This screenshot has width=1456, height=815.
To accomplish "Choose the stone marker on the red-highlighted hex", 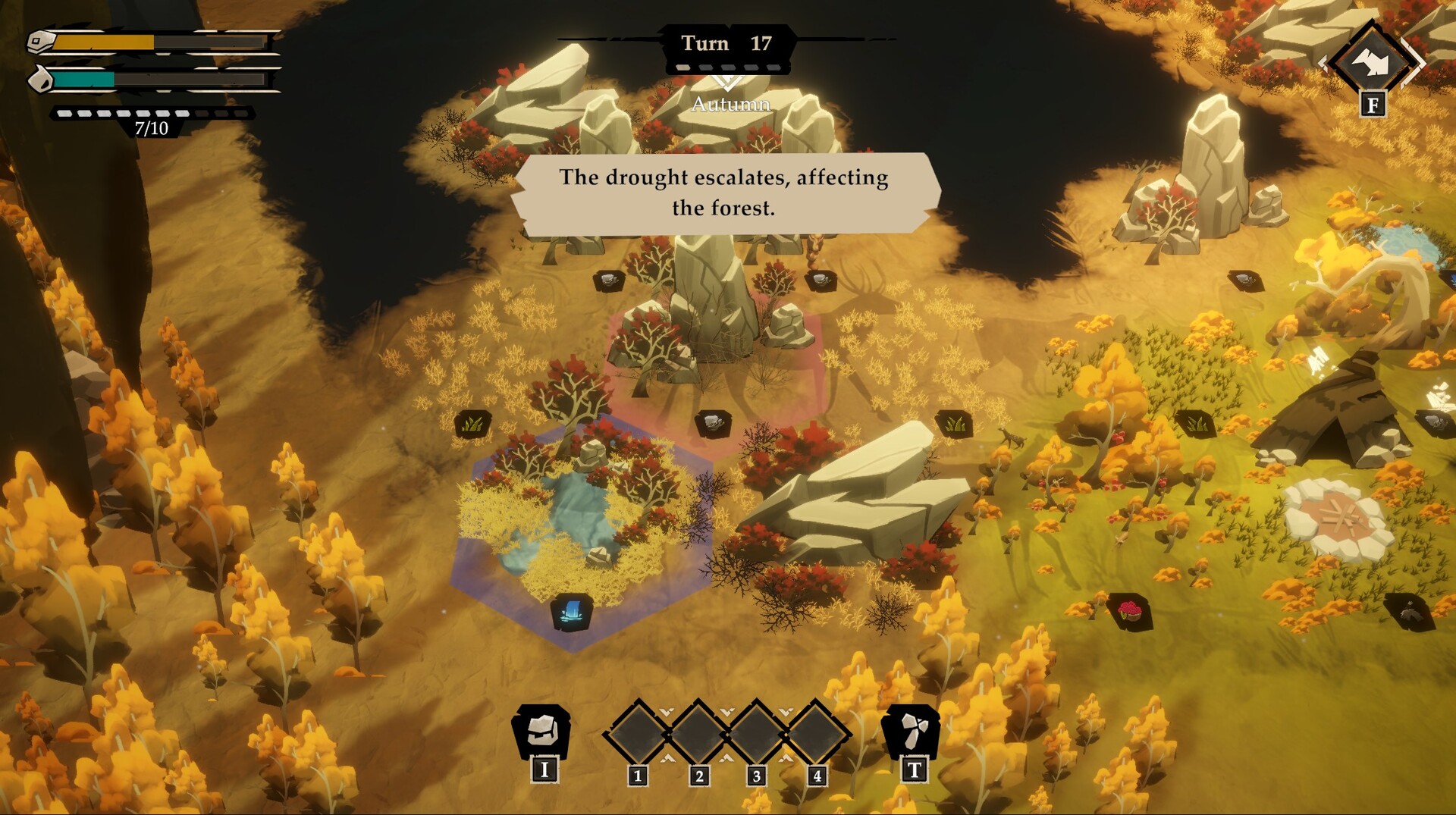I will [x=712, y=422].
